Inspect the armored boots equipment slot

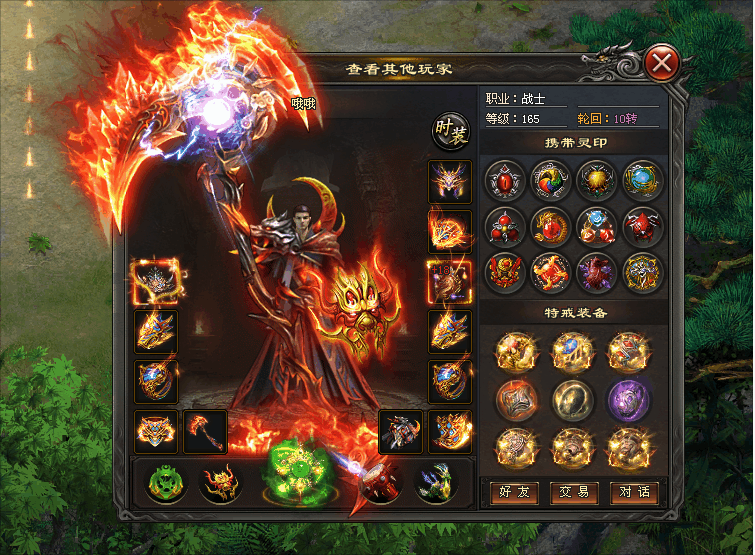[400, 432]
